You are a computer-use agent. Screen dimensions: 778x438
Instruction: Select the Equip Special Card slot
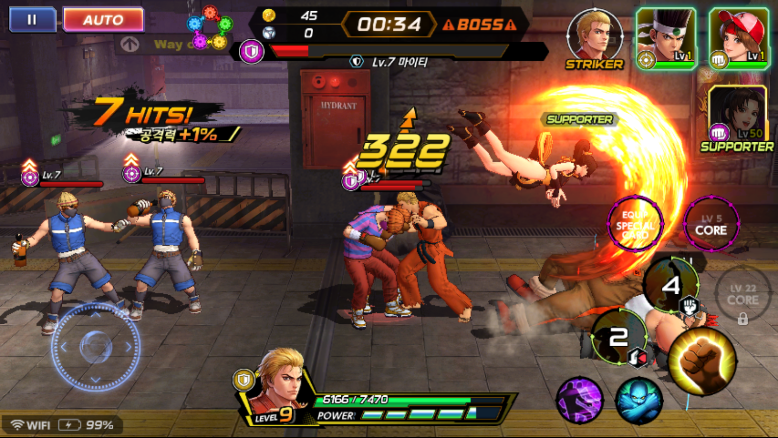click(x=634, y=223)
